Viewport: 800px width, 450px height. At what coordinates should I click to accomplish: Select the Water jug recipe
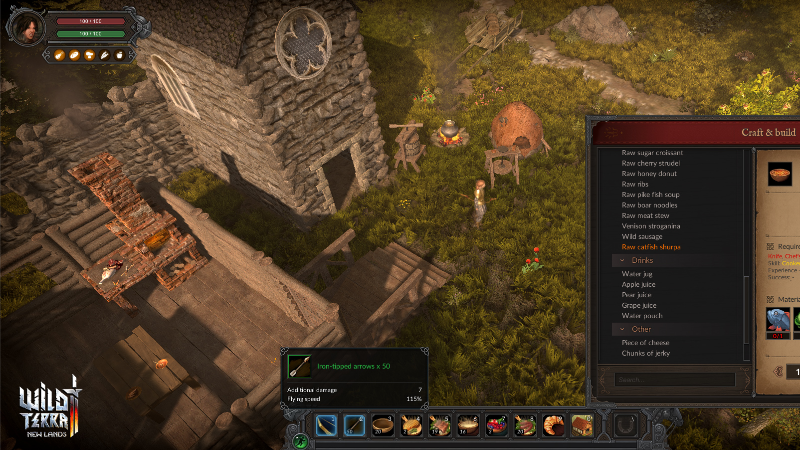pyautogui.click(x=638, y=273)
